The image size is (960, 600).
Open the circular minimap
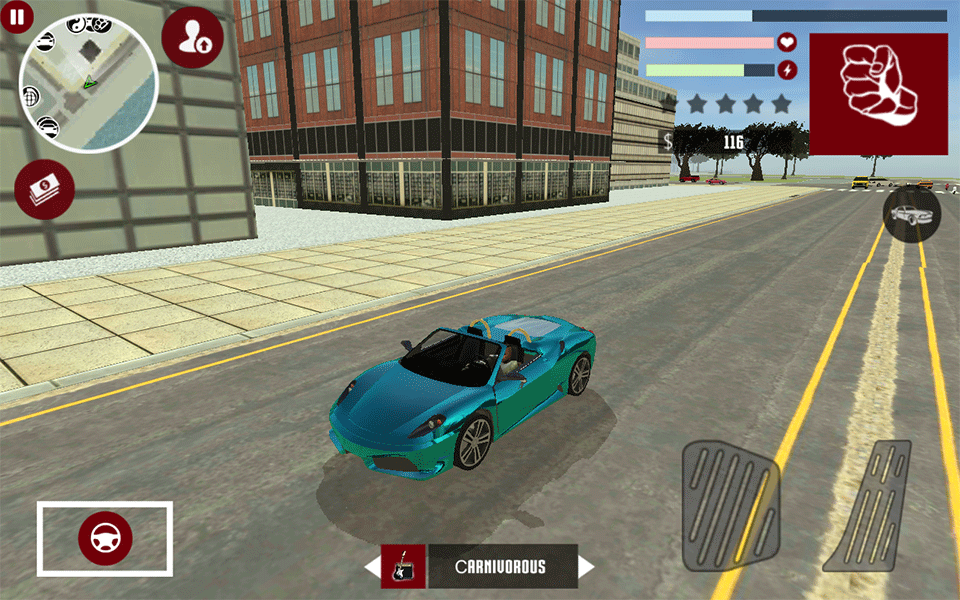click(x=87, y=83)
